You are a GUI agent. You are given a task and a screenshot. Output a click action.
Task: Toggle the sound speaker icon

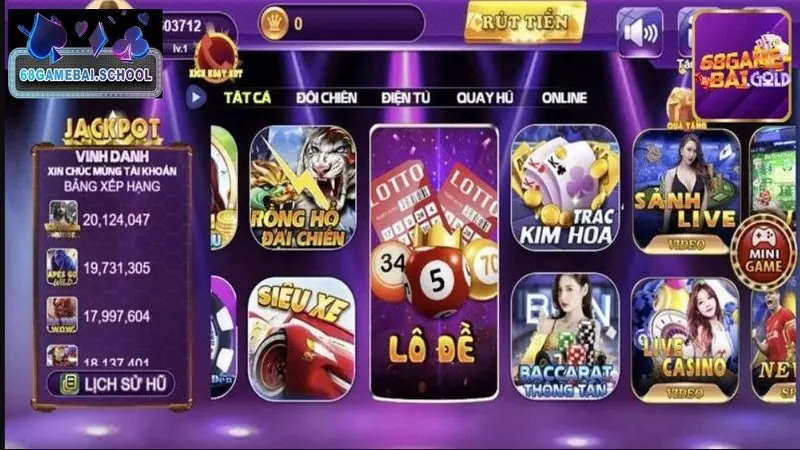point(639,33)
